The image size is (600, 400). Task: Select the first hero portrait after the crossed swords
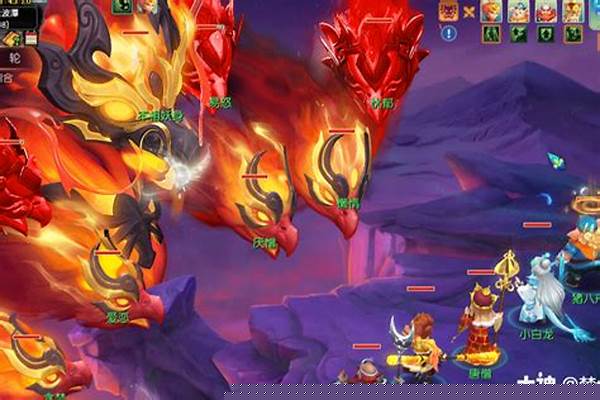(x=492, y=11)
